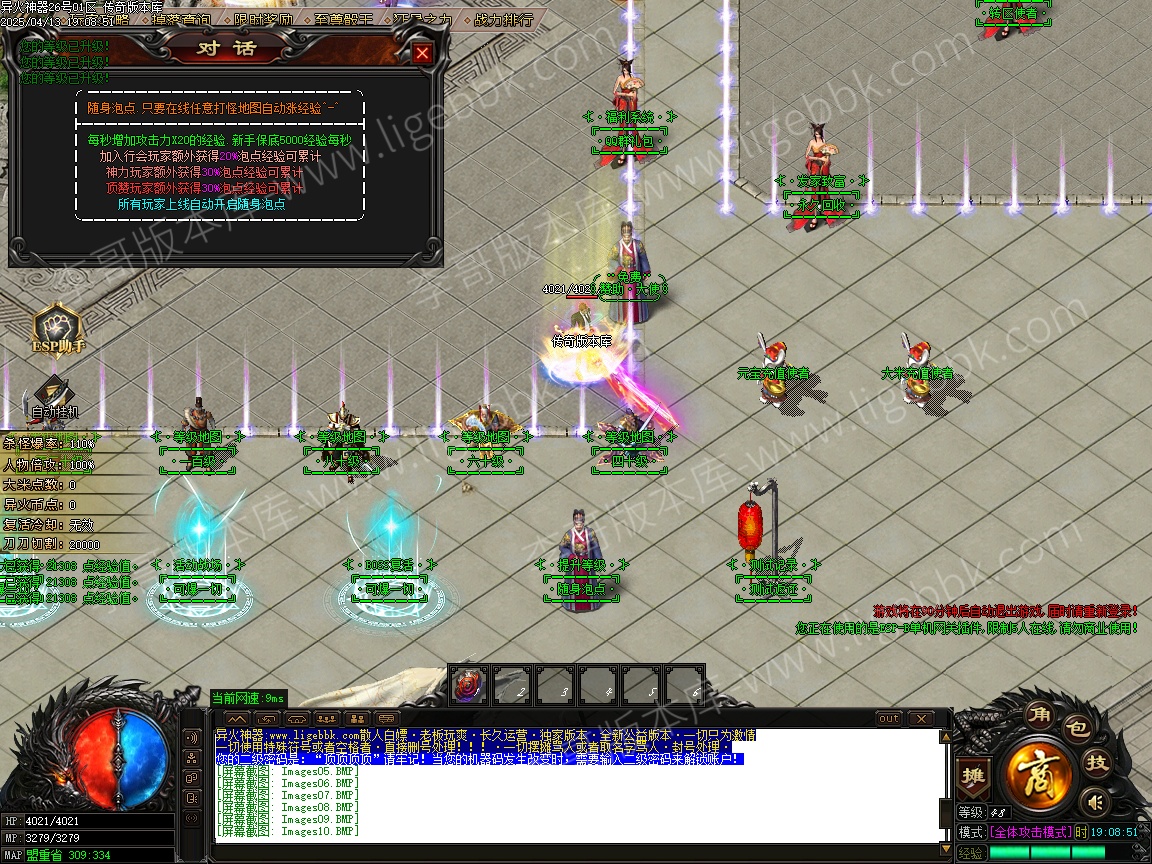Open the 战力排行 power ranking tab
This screenshot has width=1152, height=864.
501,19
